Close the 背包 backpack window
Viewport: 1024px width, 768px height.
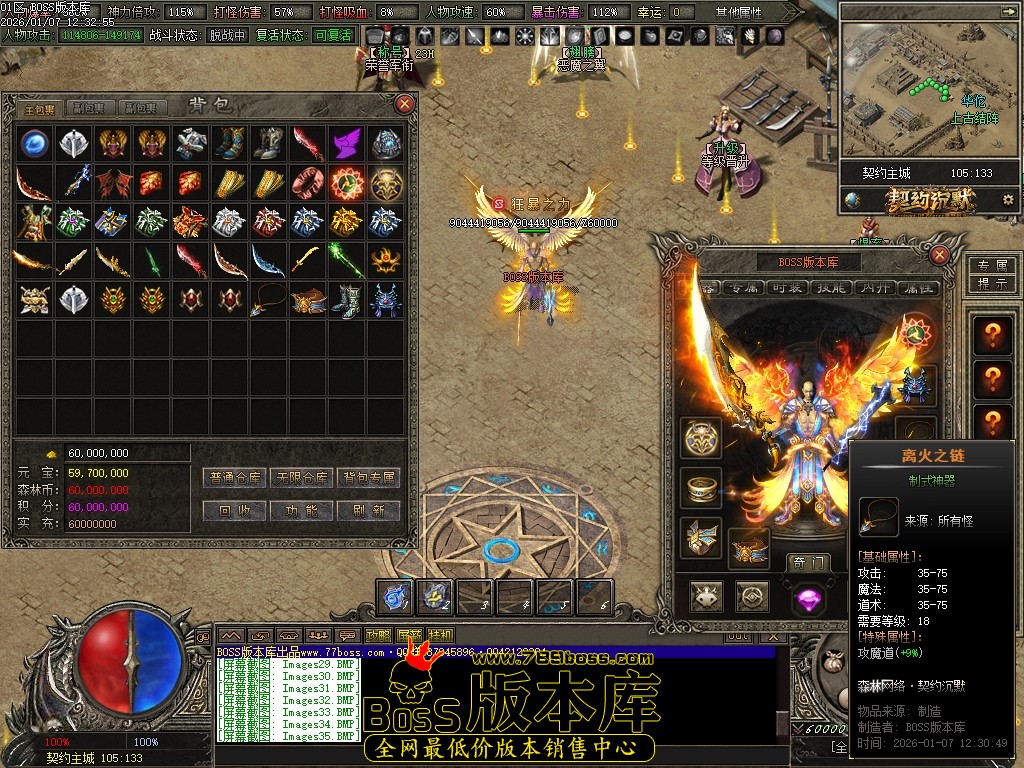click(x=405, y=104)
